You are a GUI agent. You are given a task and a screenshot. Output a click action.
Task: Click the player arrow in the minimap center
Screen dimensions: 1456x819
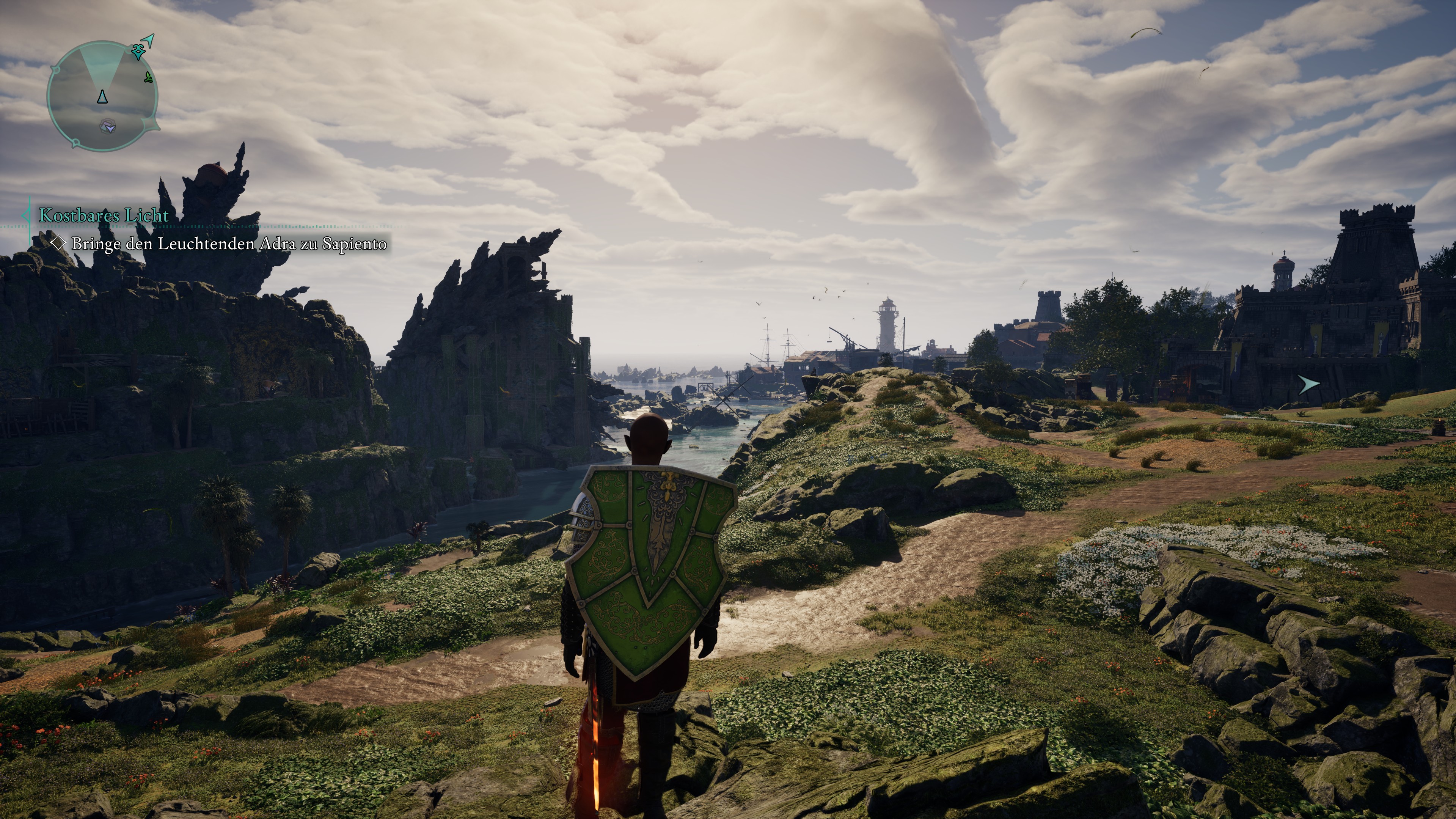pos(102,97)
